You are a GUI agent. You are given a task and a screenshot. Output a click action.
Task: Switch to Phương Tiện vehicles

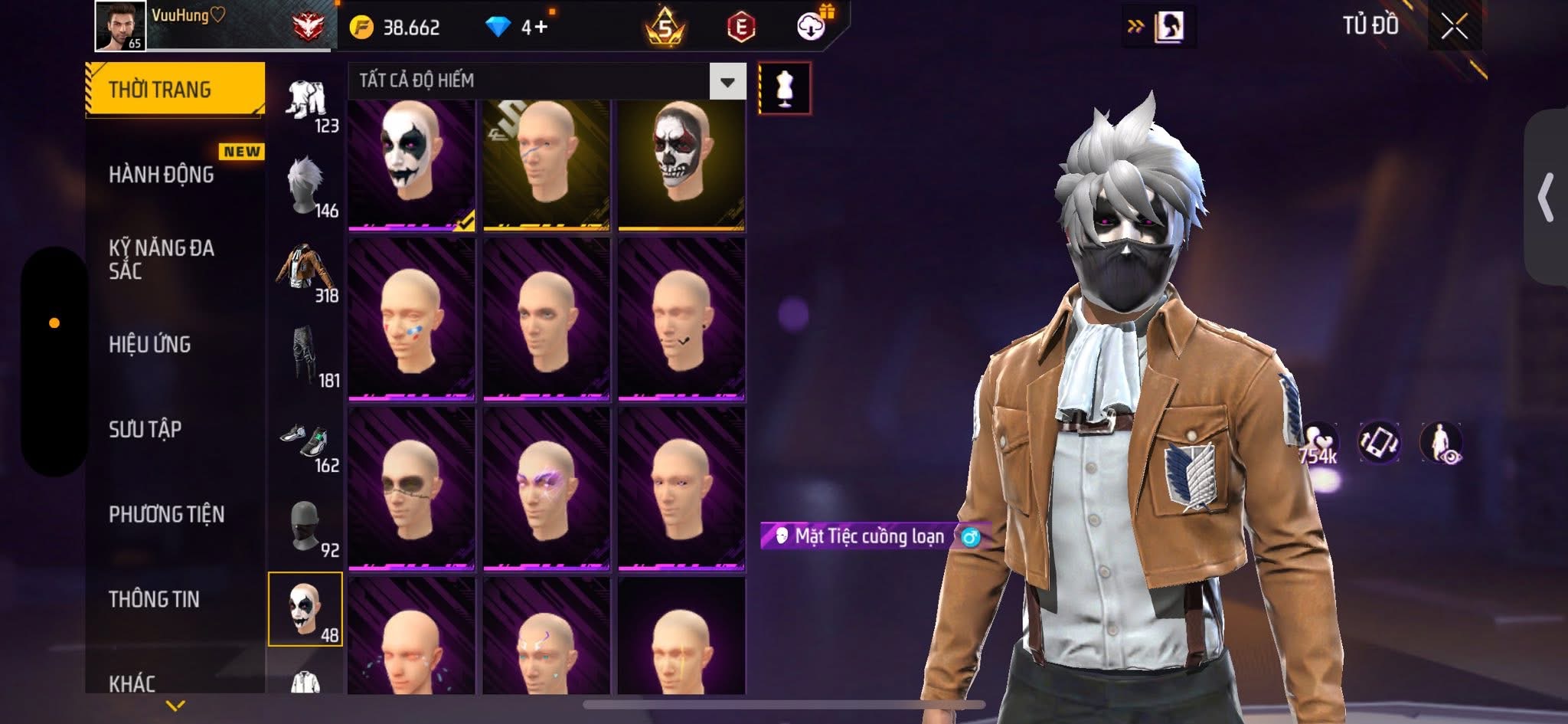tap(167, 514)
